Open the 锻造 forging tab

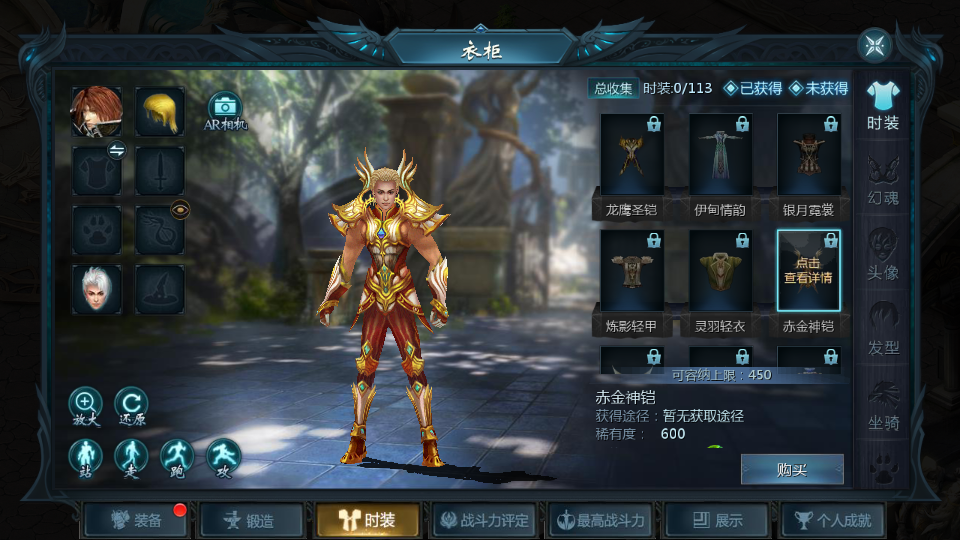pos(251,520)
